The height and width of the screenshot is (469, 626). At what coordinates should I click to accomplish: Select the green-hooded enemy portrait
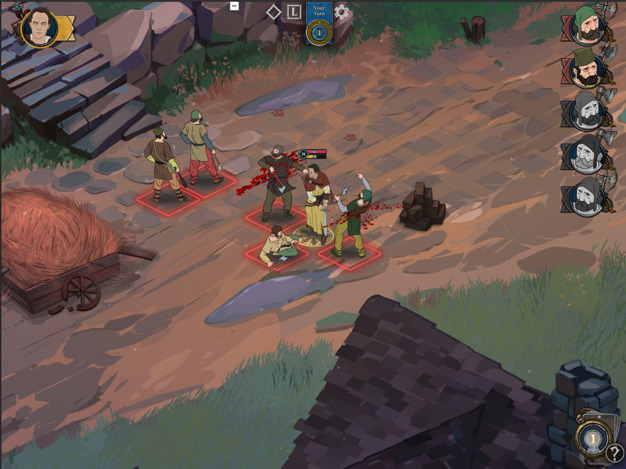587,25
